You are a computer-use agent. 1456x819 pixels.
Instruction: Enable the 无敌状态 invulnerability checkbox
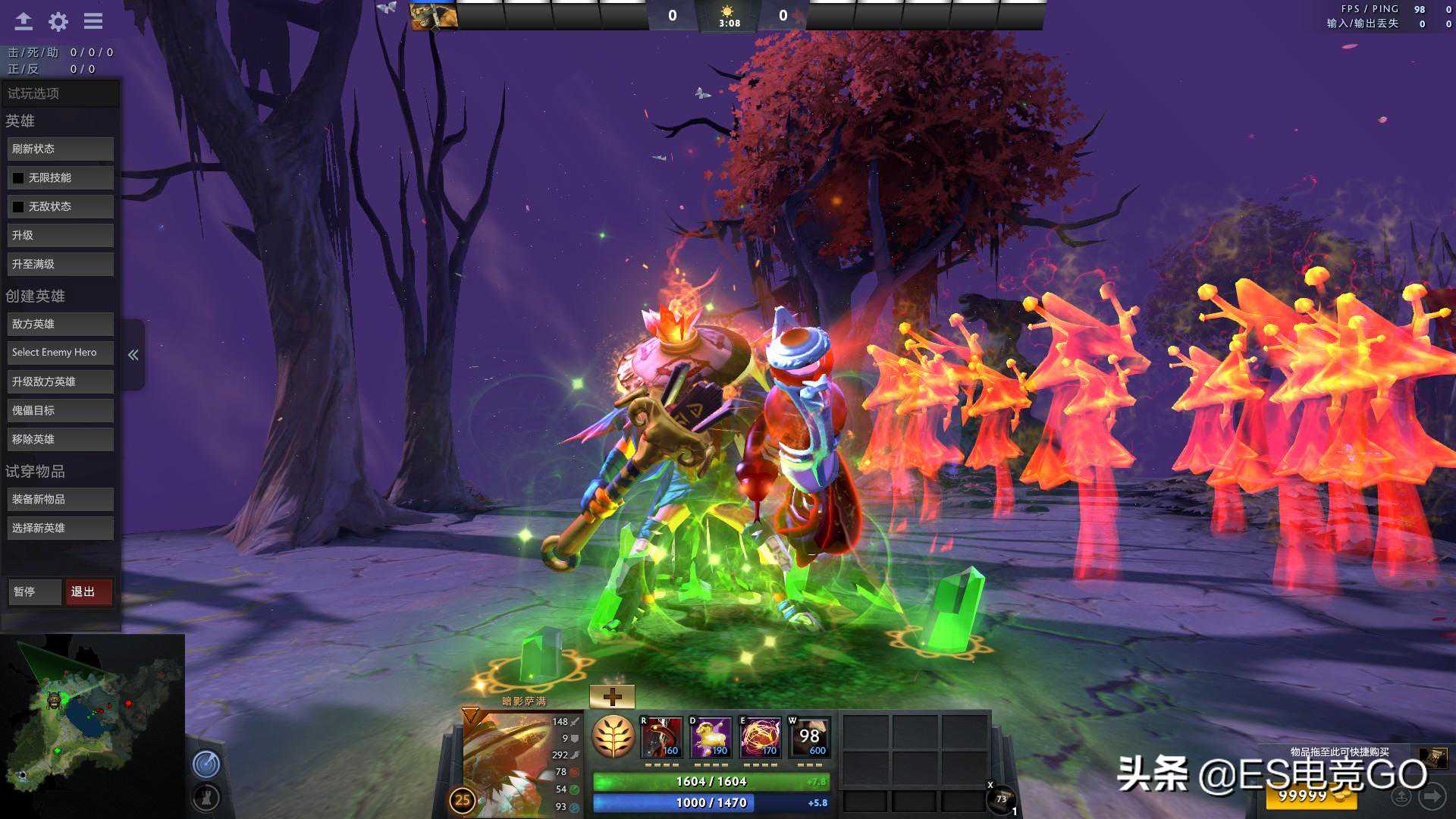18,207
